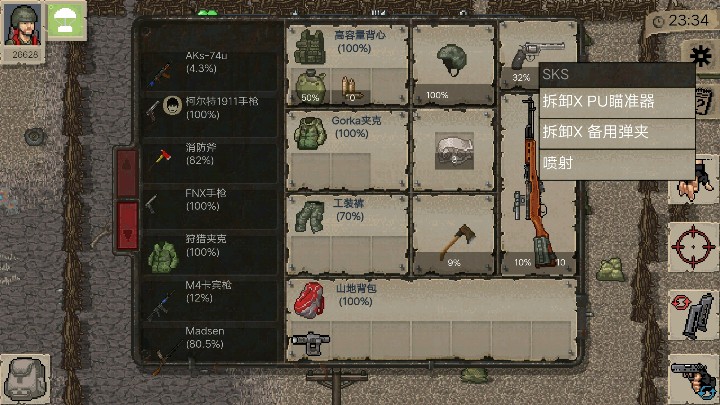This screenshot has height=405, width=720.
Task: Select the Madsen list entry
Action: click(x=210, y=336)
